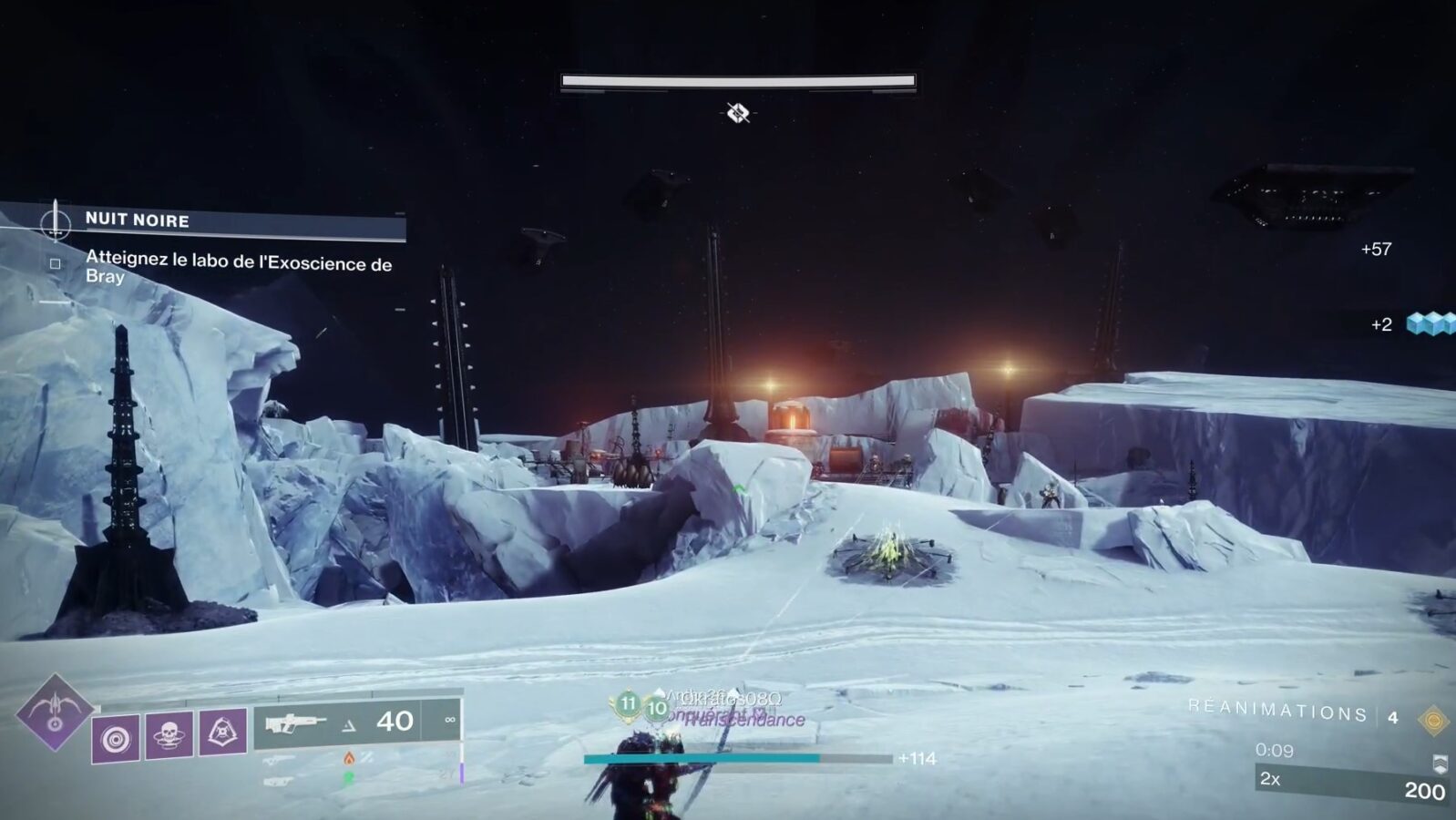The image size is (1456, 820).
Task: Select the skull melee ability icon
Action: [x=169, y=735]
